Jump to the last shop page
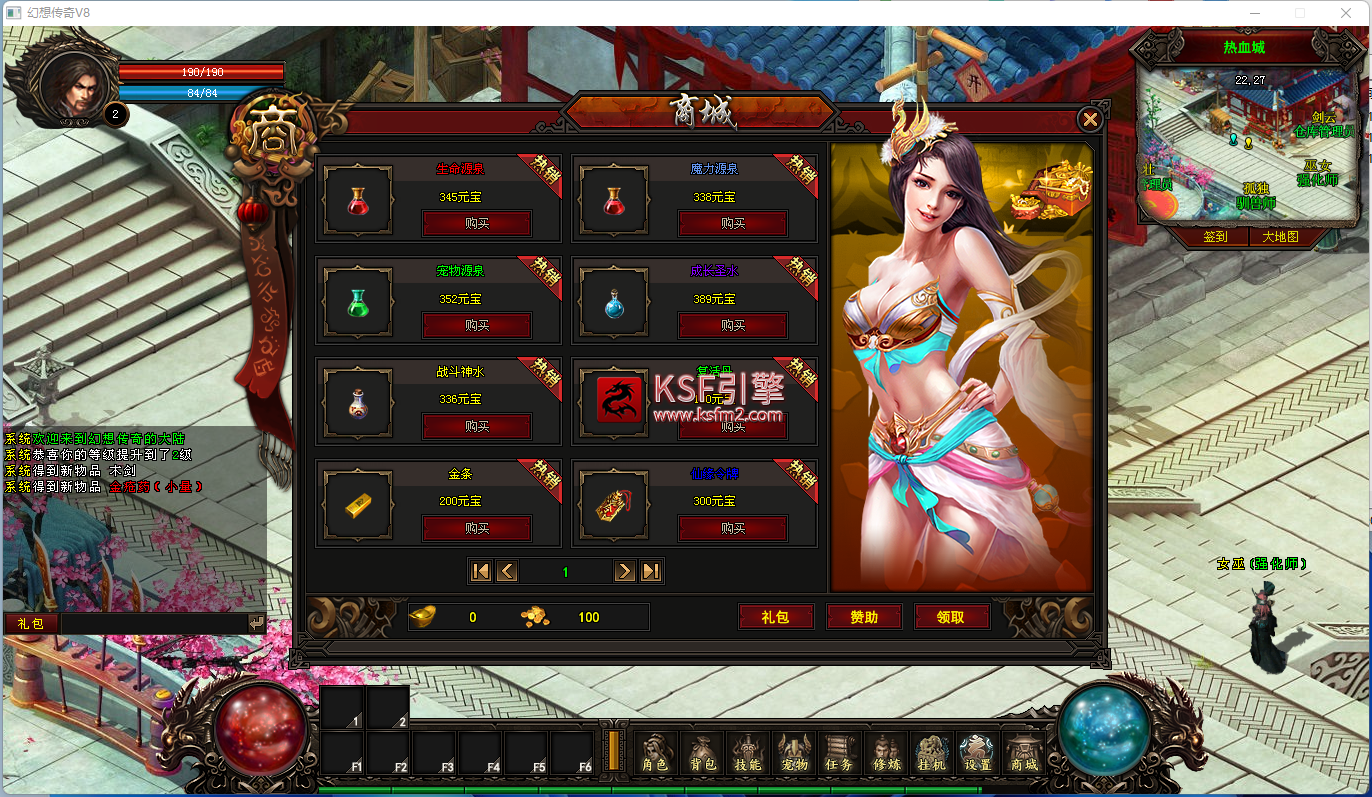 [651, 571]
